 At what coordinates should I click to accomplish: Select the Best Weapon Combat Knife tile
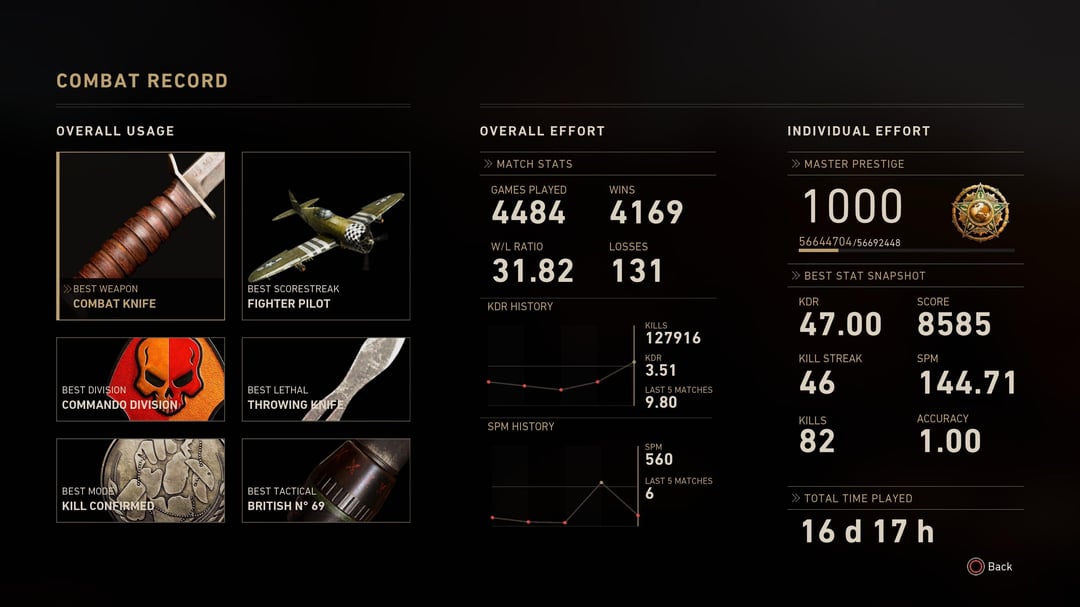141,236
